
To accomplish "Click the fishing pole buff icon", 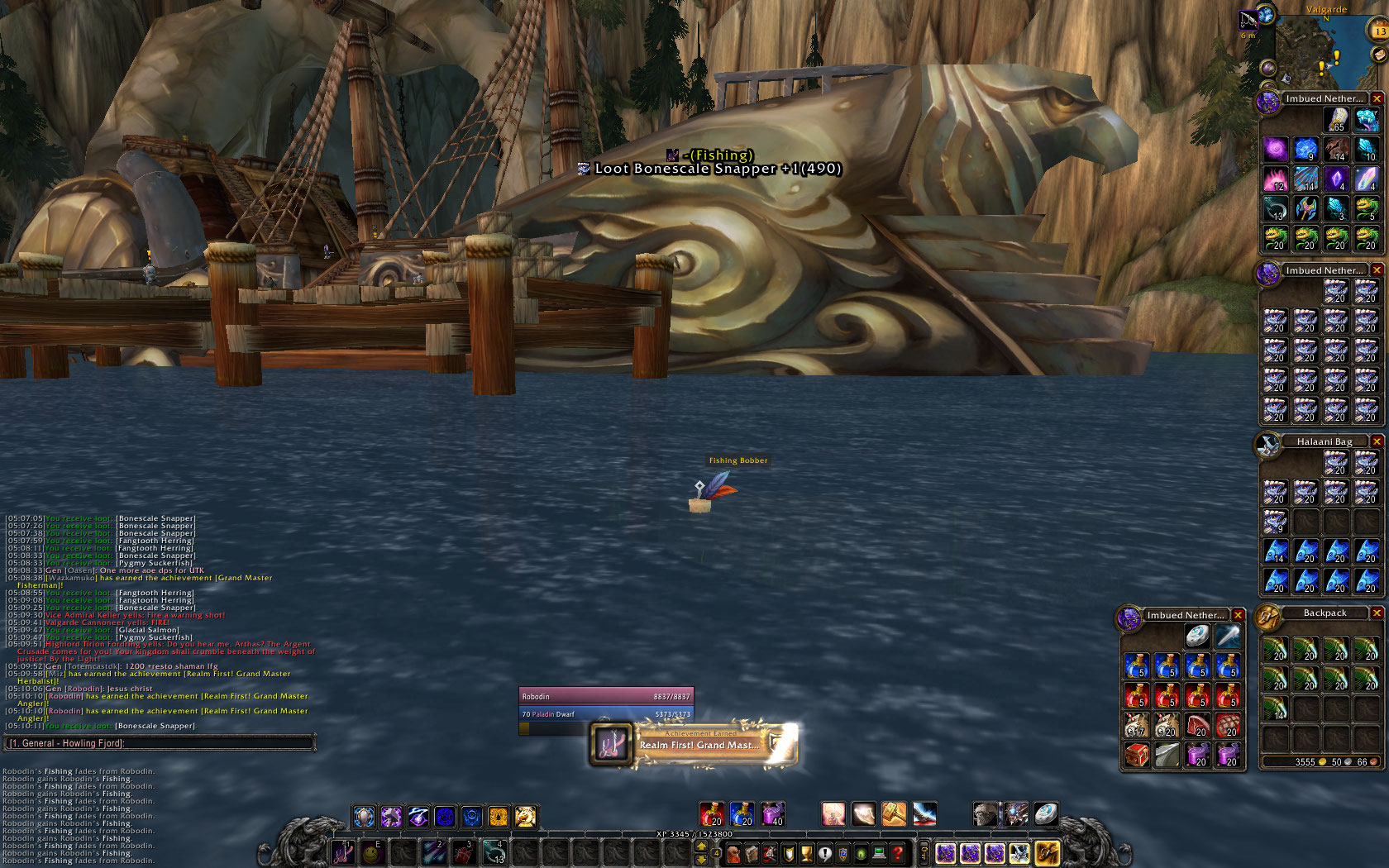I will point(1247,19).
